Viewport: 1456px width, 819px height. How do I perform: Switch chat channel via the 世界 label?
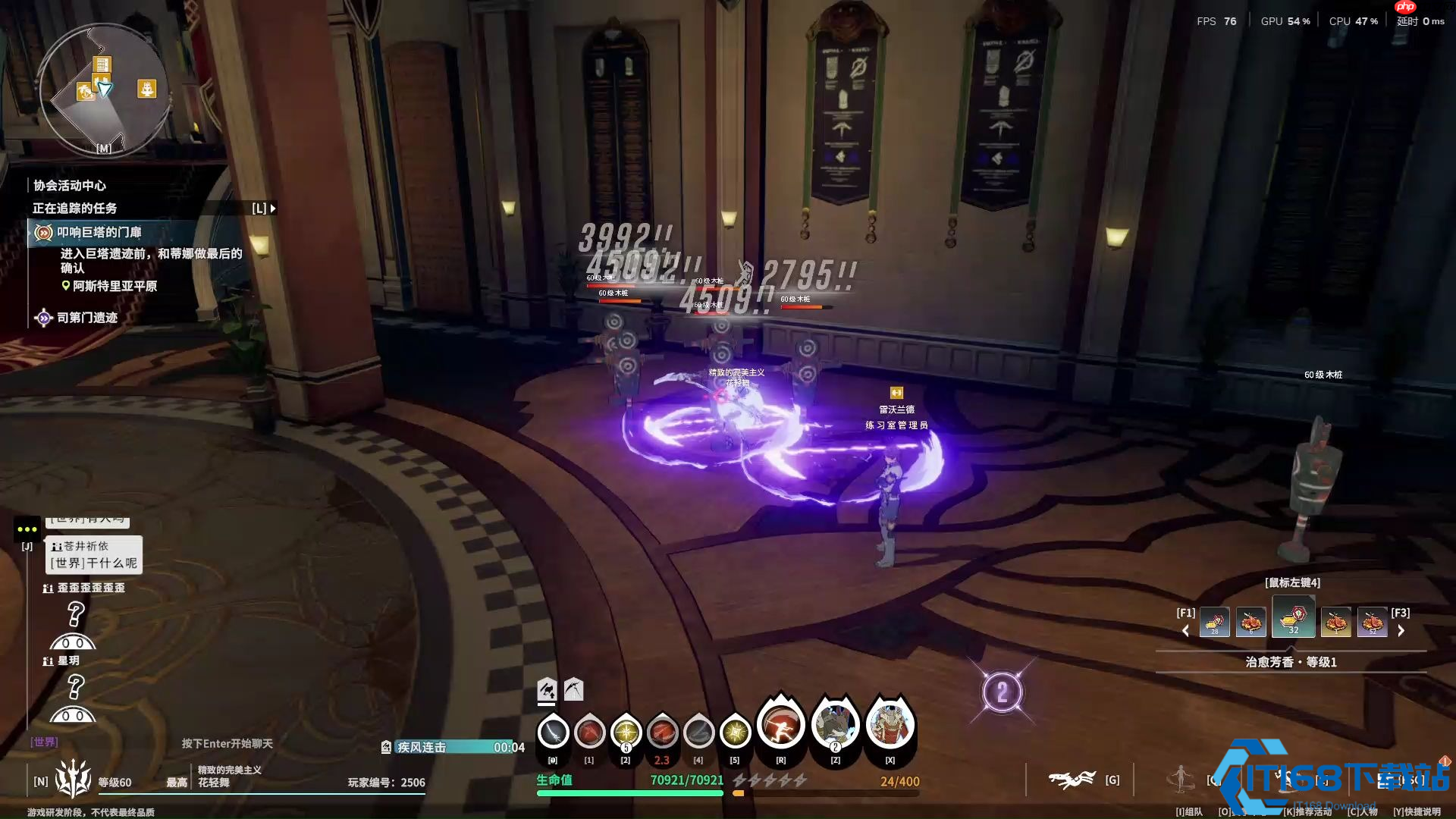coord(44,742)
